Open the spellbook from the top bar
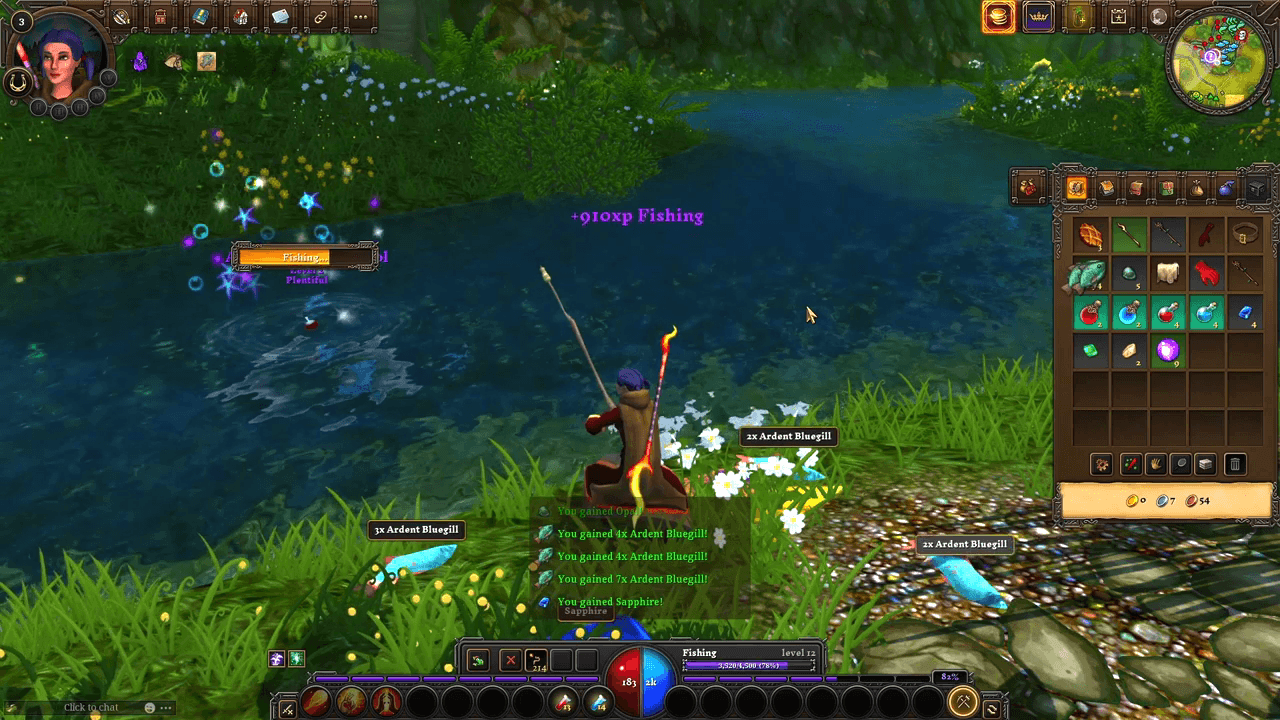This screenshot has width=1280, height=720. (x=200, y=16)
